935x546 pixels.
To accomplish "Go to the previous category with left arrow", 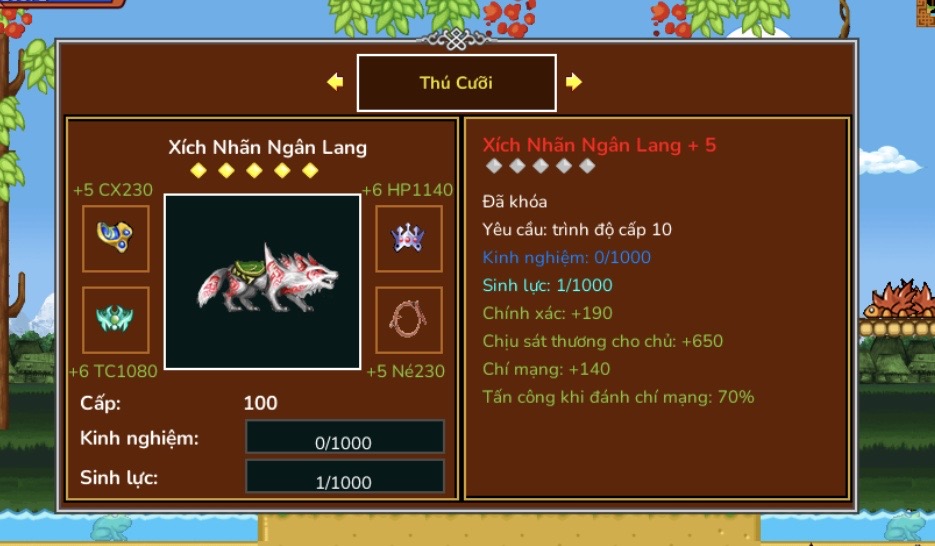I will pyautogui.click(x=335, y=82).
